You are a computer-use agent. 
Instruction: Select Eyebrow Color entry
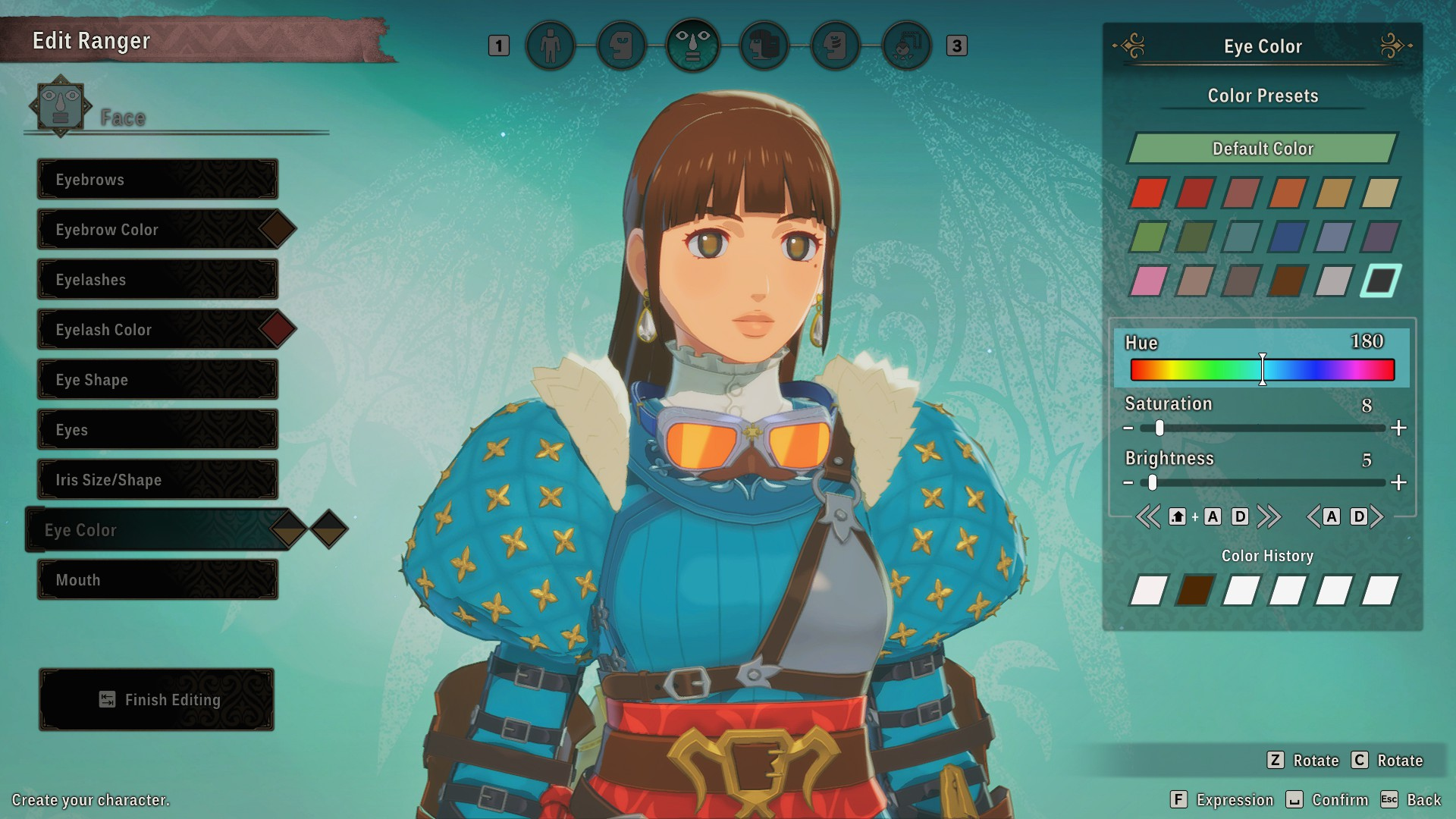pyautogui.click(x=158, y=230)
